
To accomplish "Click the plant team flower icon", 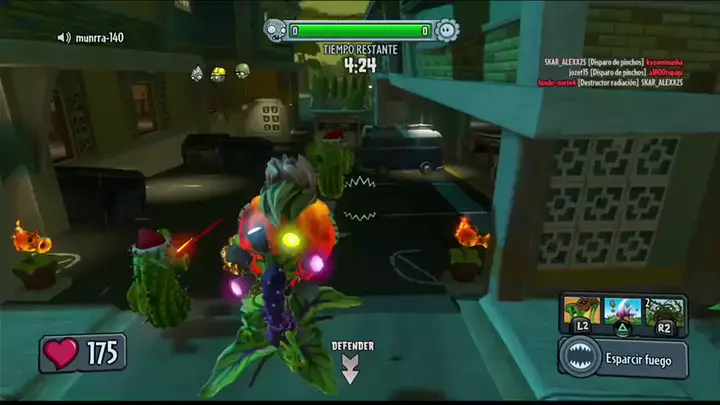I will [447, 30].
